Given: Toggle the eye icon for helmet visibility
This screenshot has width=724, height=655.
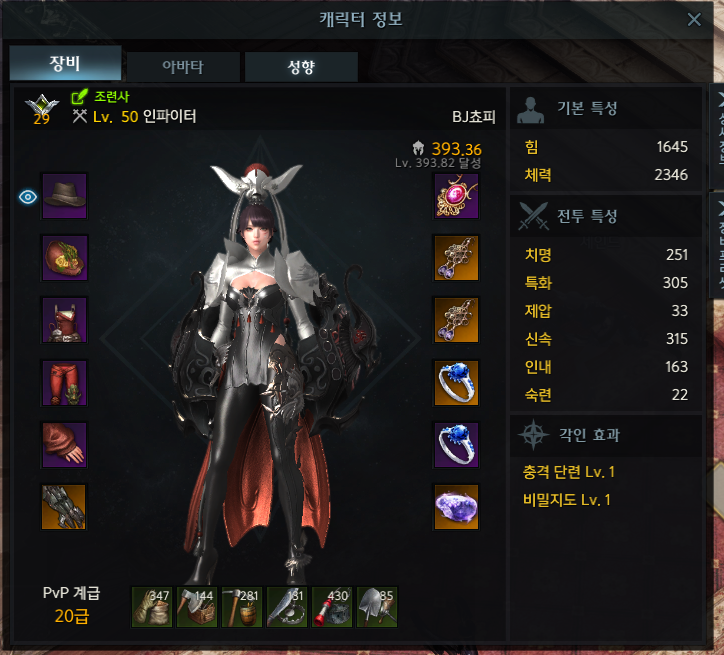Looking at the screenshot, I should pyautogui.click(x=28, y=196).
